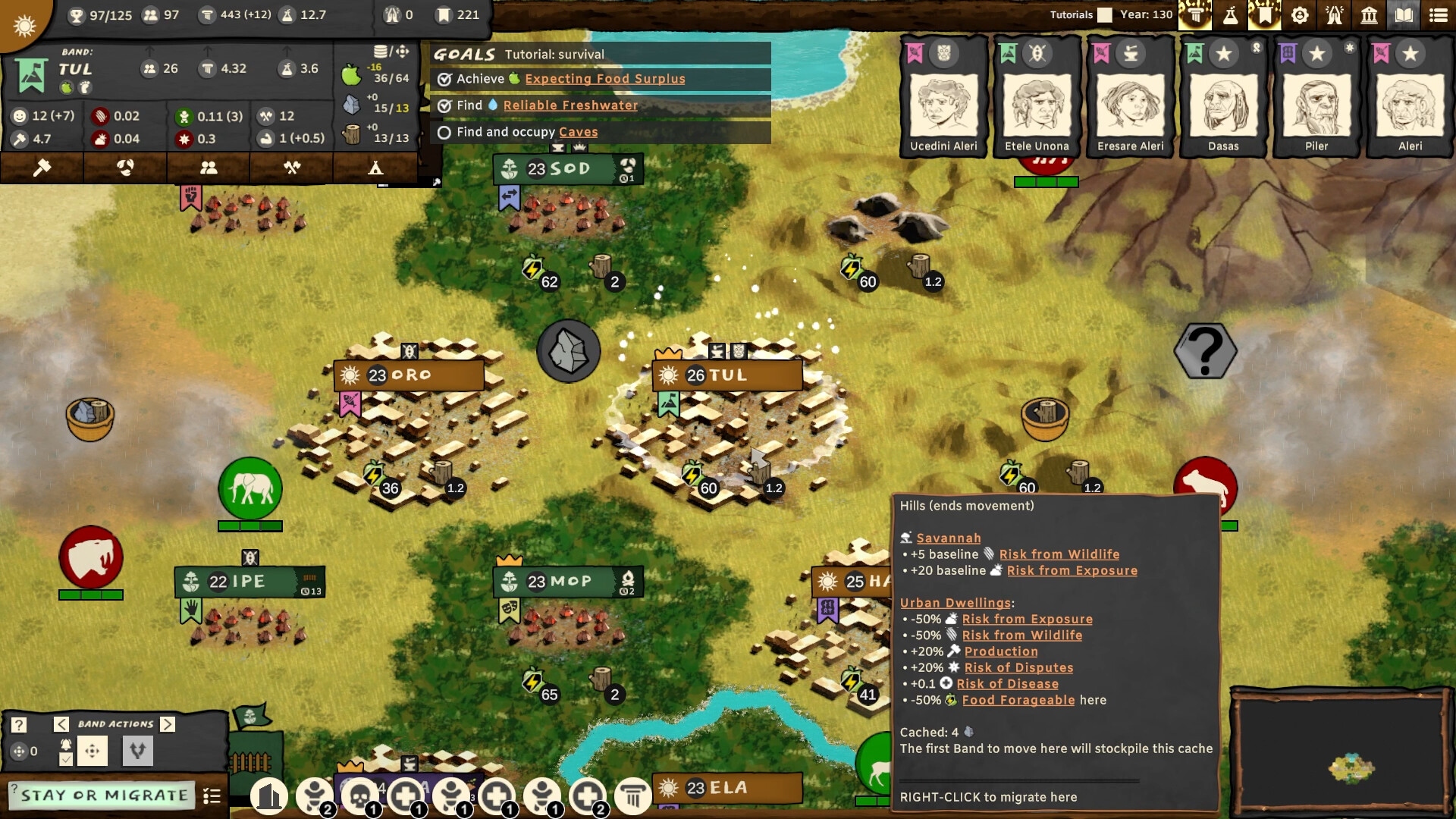Open the praying hands religion menu
This screenshot has width=1456, height=819.
click(1335, 14)
